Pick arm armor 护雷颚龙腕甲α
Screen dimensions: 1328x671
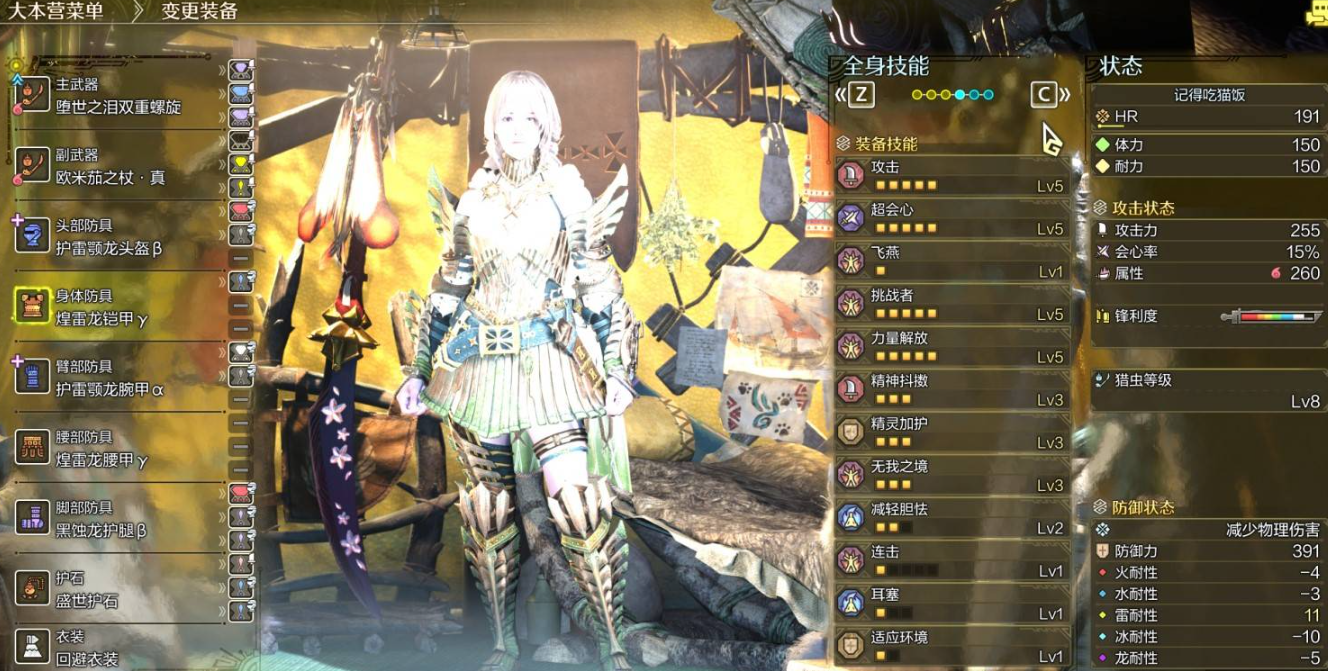click(108, 379)
